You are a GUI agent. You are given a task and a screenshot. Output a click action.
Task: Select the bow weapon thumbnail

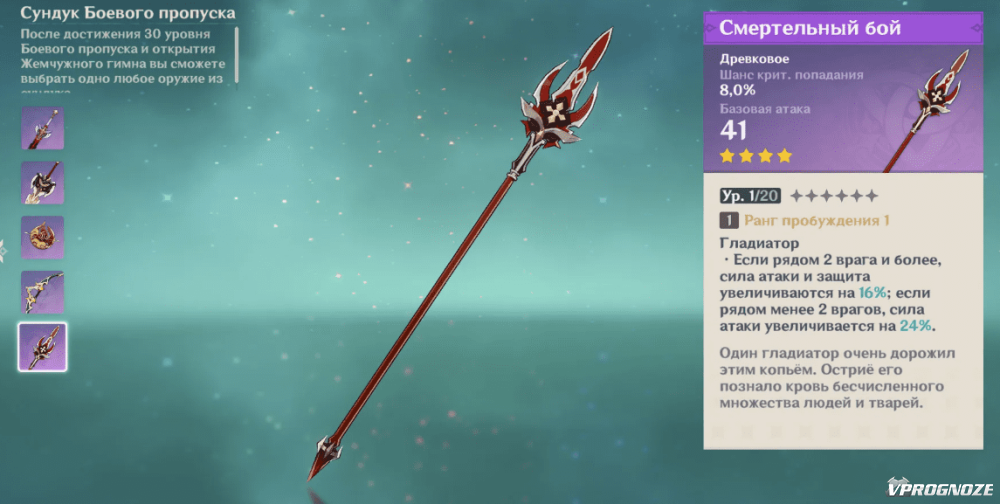coord(43,291)
